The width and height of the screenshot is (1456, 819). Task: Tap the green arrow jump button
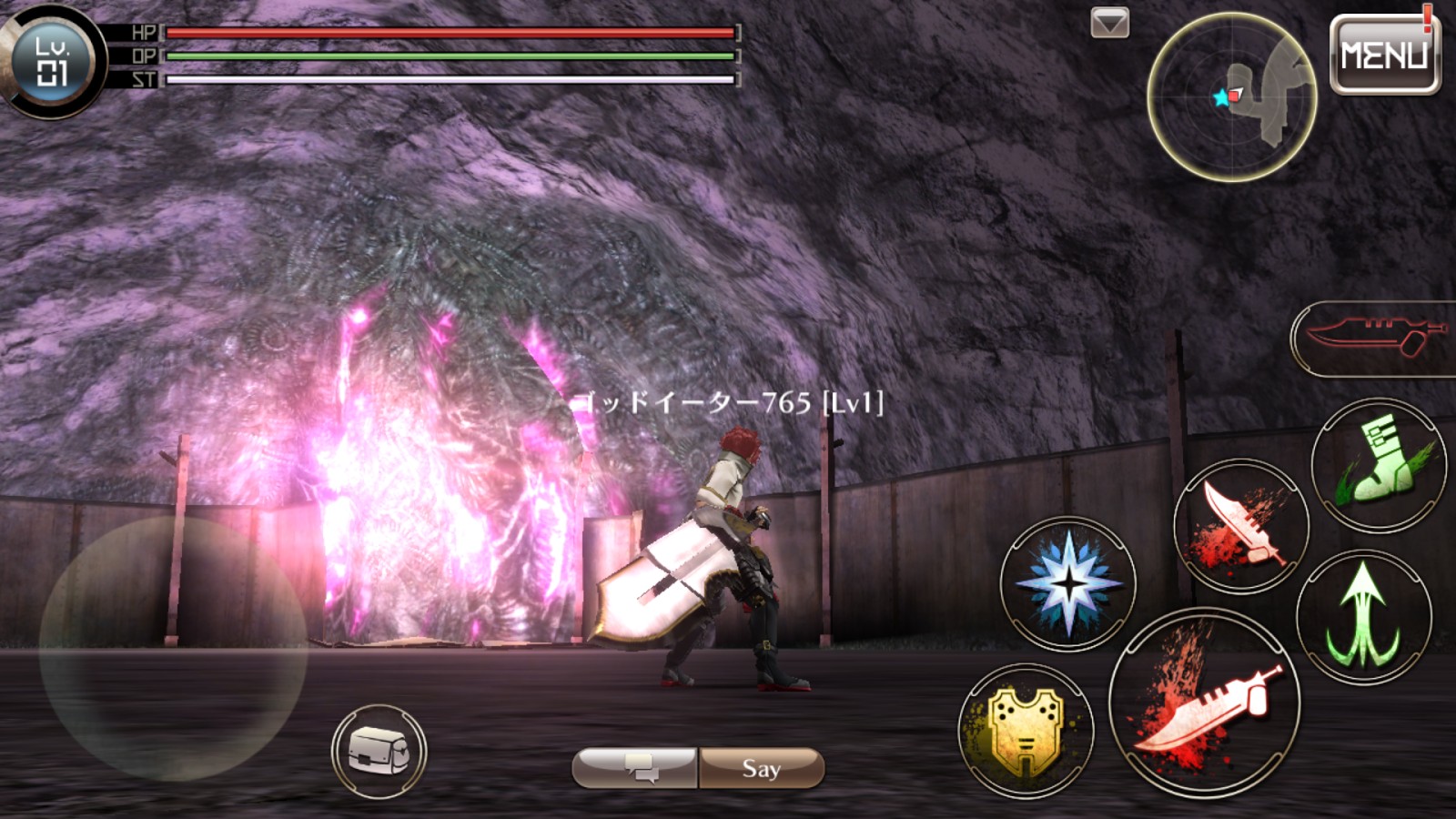pyautogui.click(x=1363, y=617)
